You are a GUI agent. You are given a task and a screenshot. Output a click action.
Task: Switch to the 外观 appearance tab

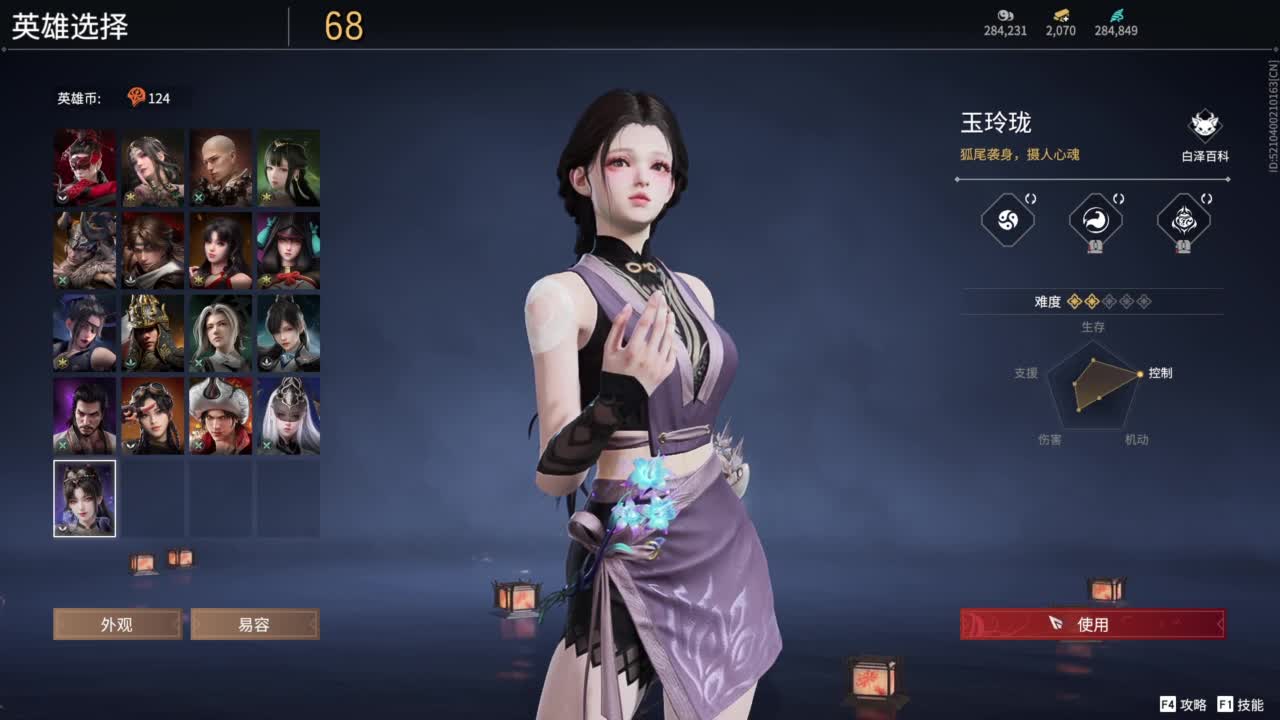117,624
